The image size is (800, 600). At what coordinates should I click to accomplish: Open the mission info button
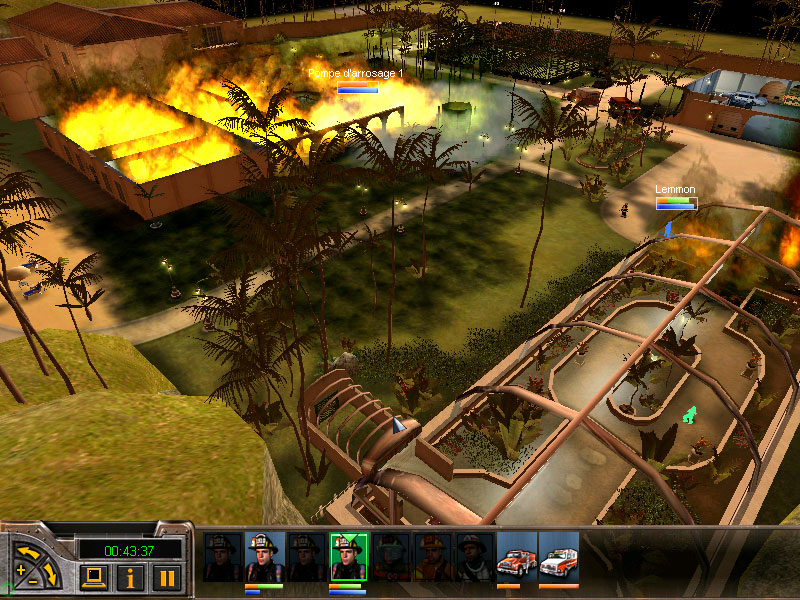(x=130, y=576)
